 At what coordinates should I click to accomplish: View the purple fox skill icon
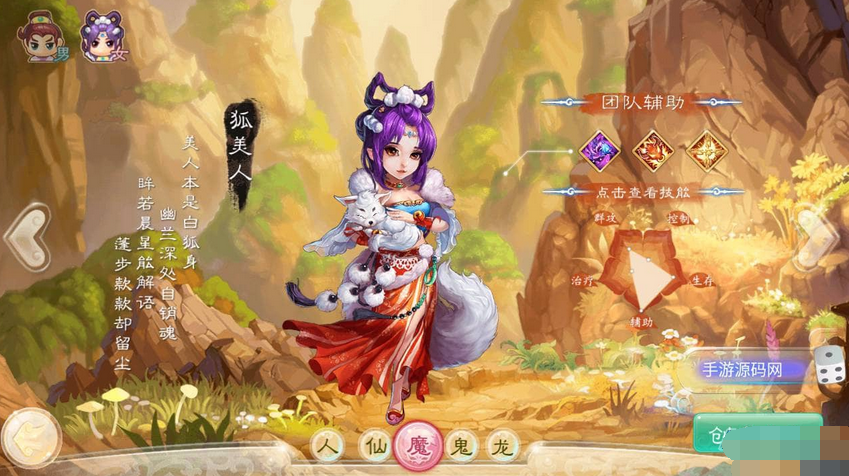click(600, 150)
